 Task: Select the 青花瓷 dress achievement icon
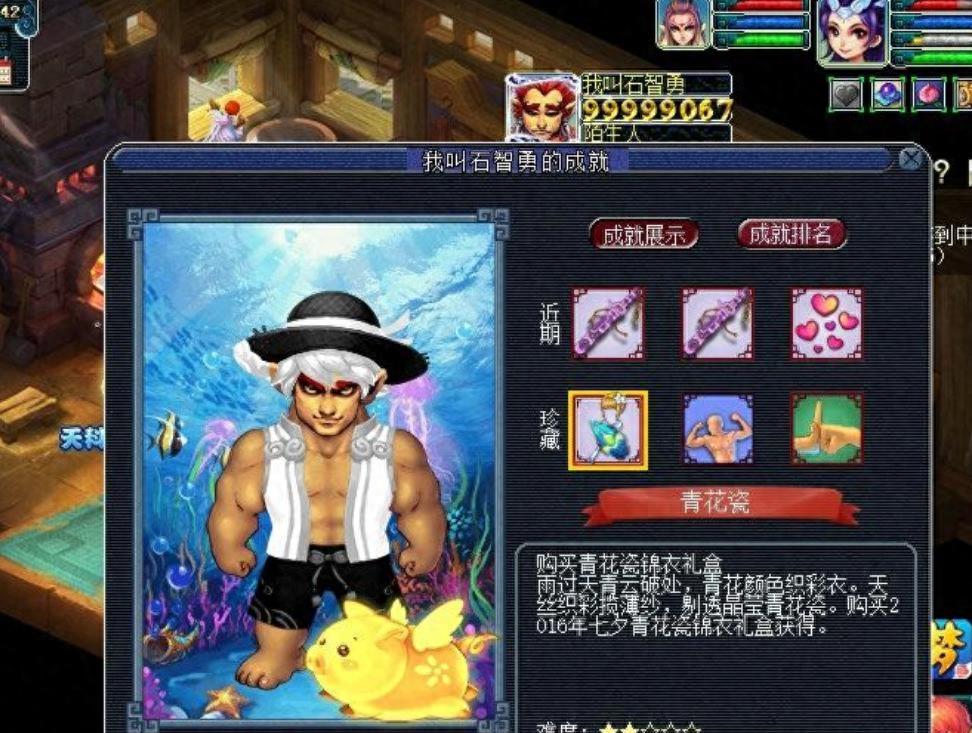608,430
